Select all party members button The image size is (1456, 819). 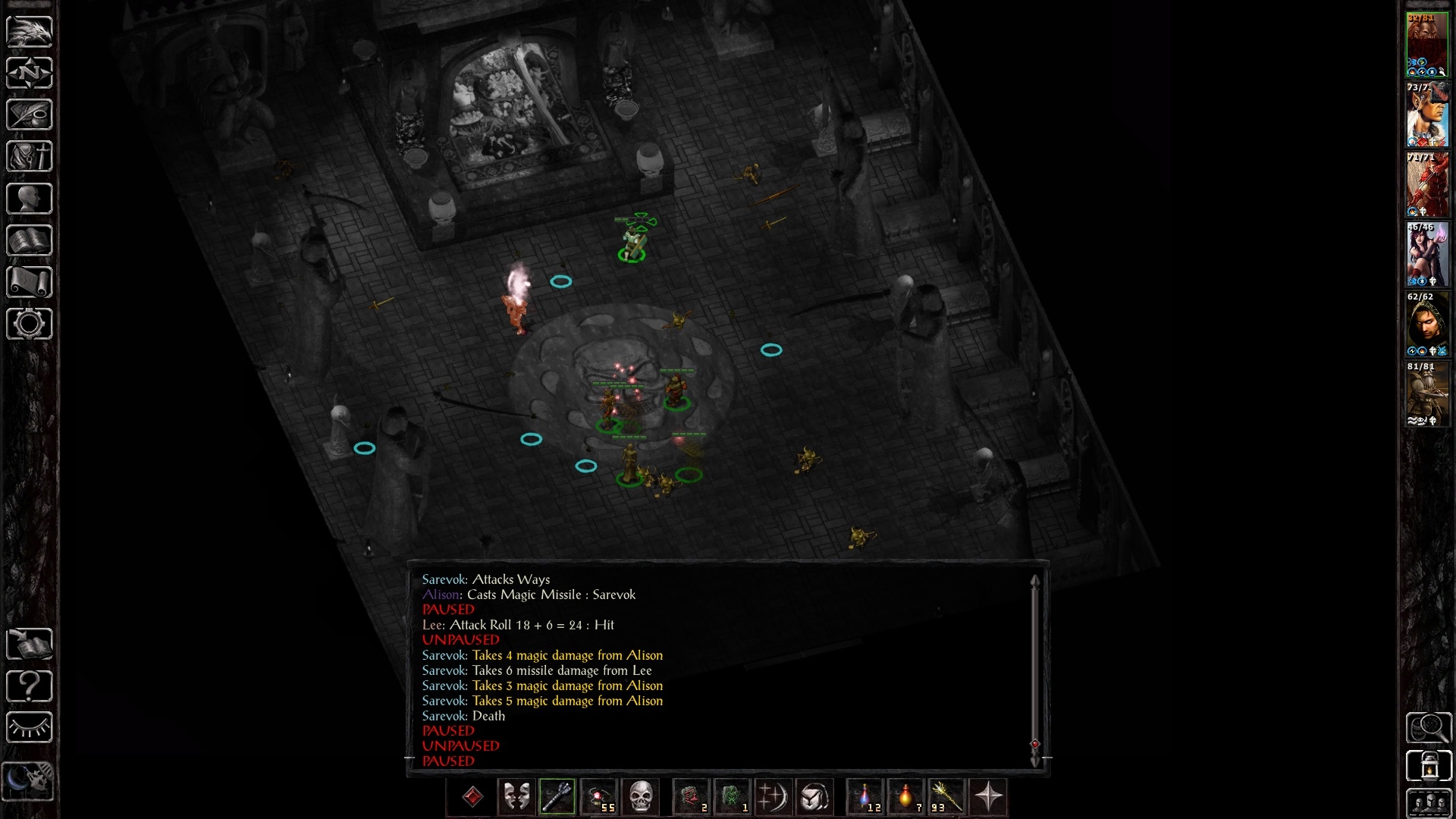point(1429,803)
